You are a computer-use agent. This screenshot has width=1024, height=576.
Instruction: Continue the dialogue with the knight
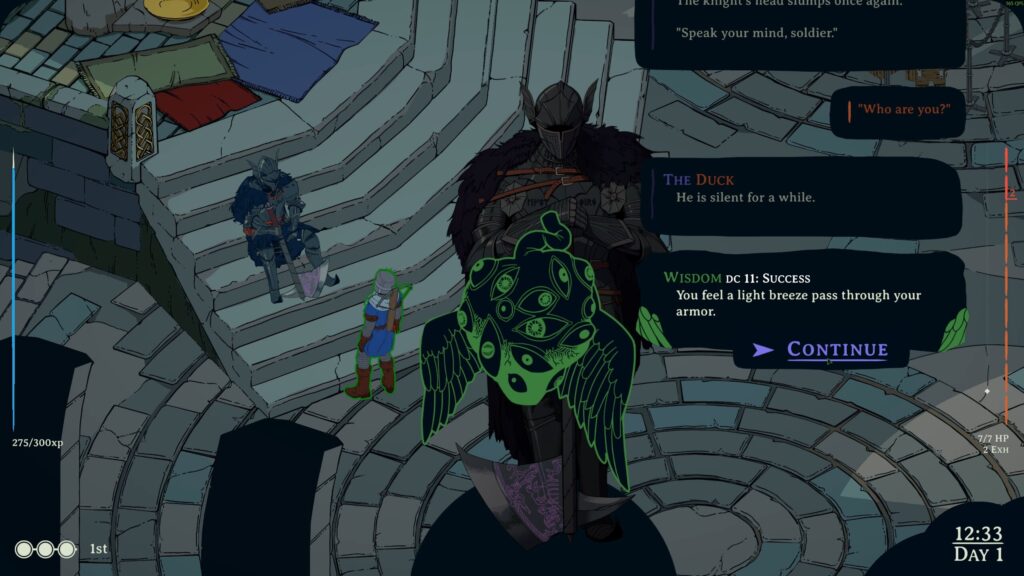tap(836, 349)
